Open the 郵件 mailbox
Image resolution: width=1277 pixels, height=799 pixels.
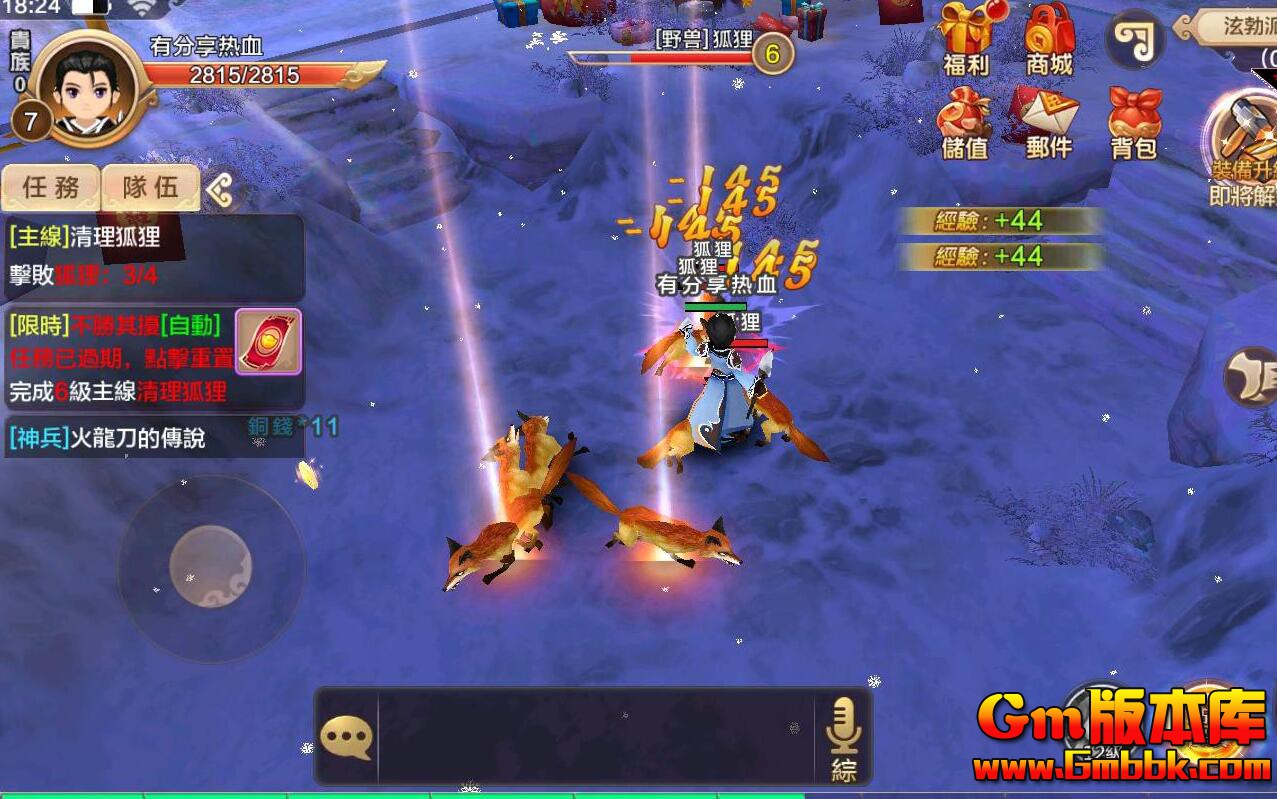pos(1048,124)
